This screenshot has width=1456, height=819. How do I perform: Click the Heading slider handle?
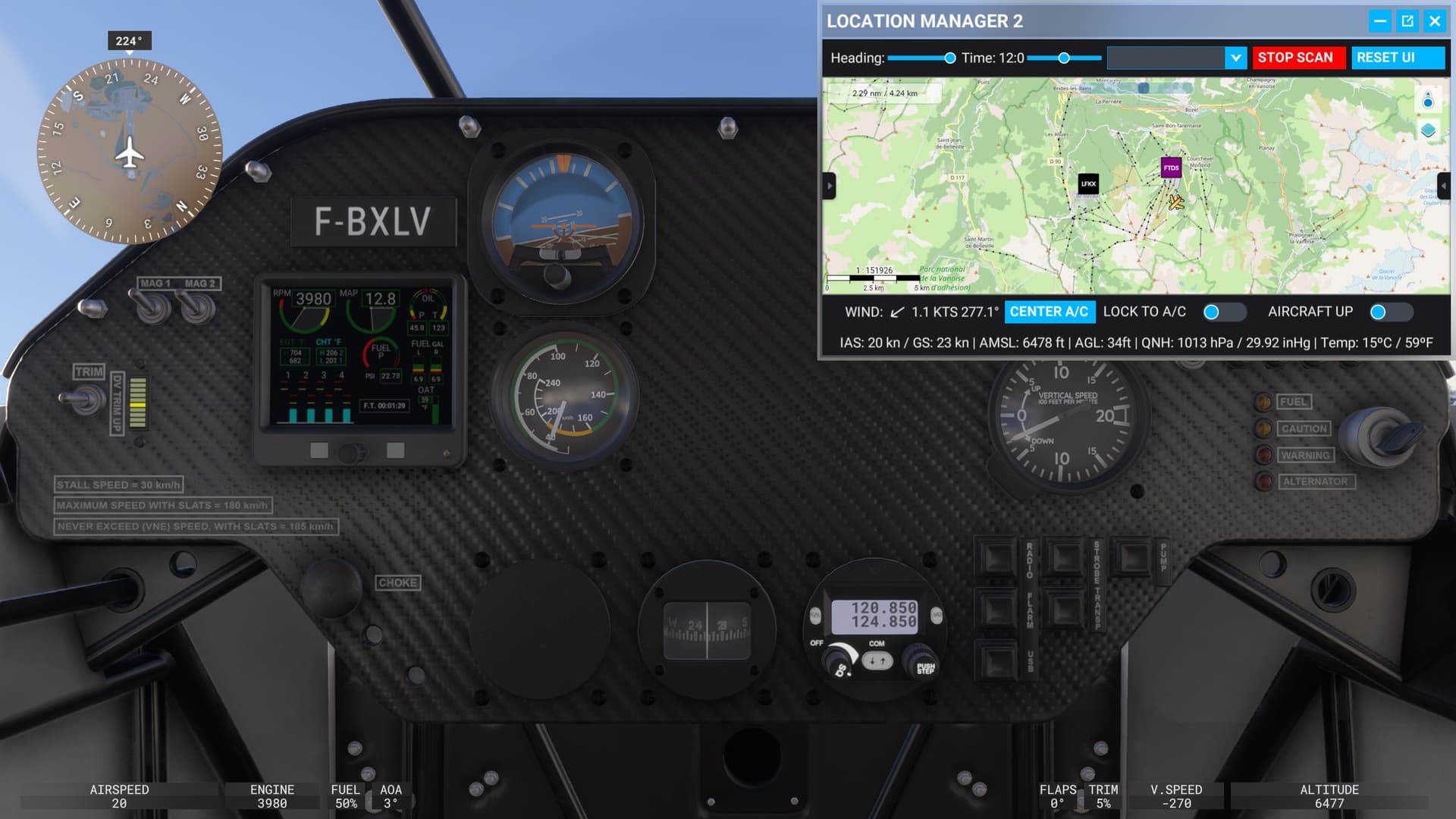[950, 58]
